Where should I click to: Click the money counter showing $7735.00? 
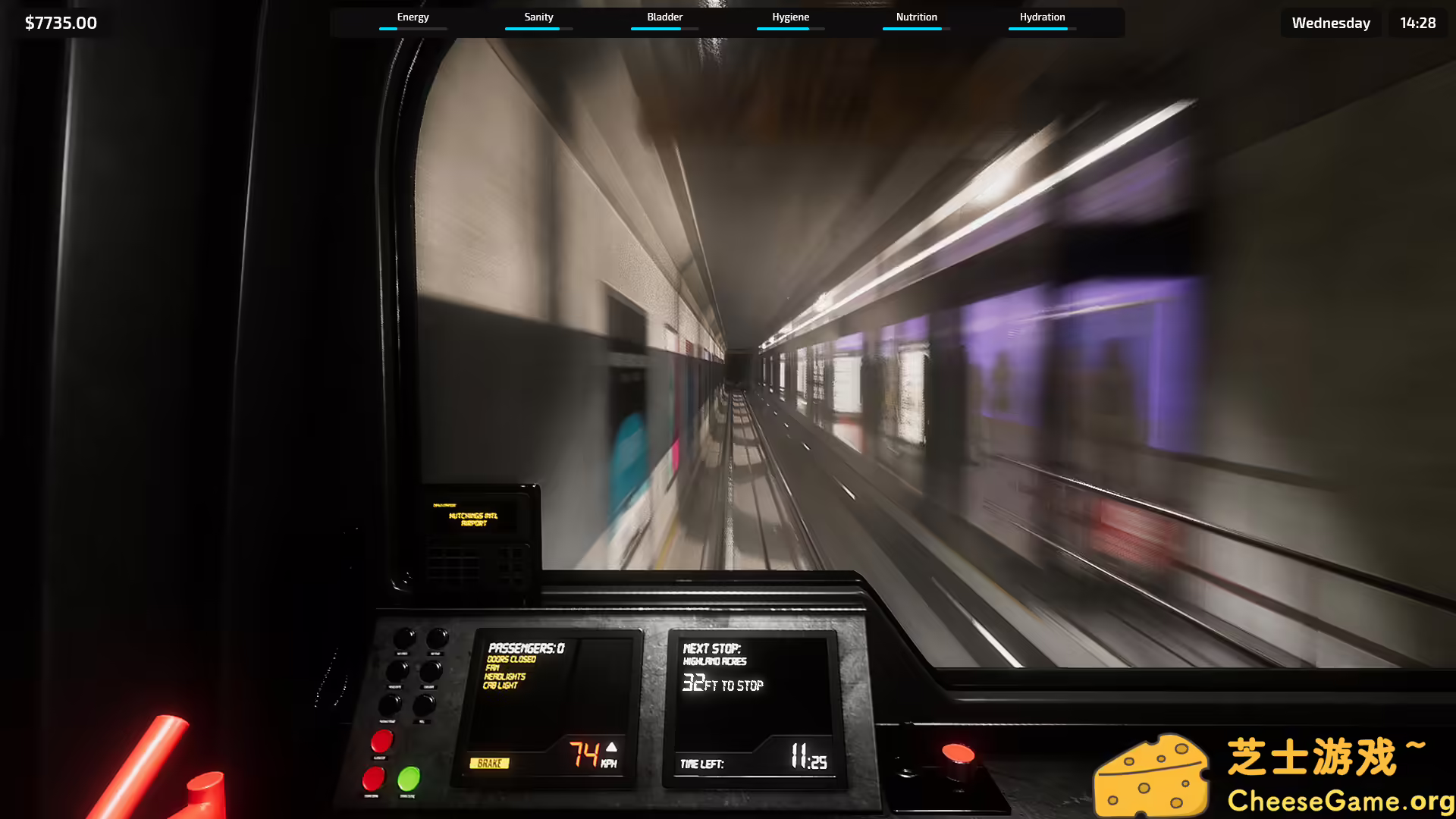tap(61, 23)
